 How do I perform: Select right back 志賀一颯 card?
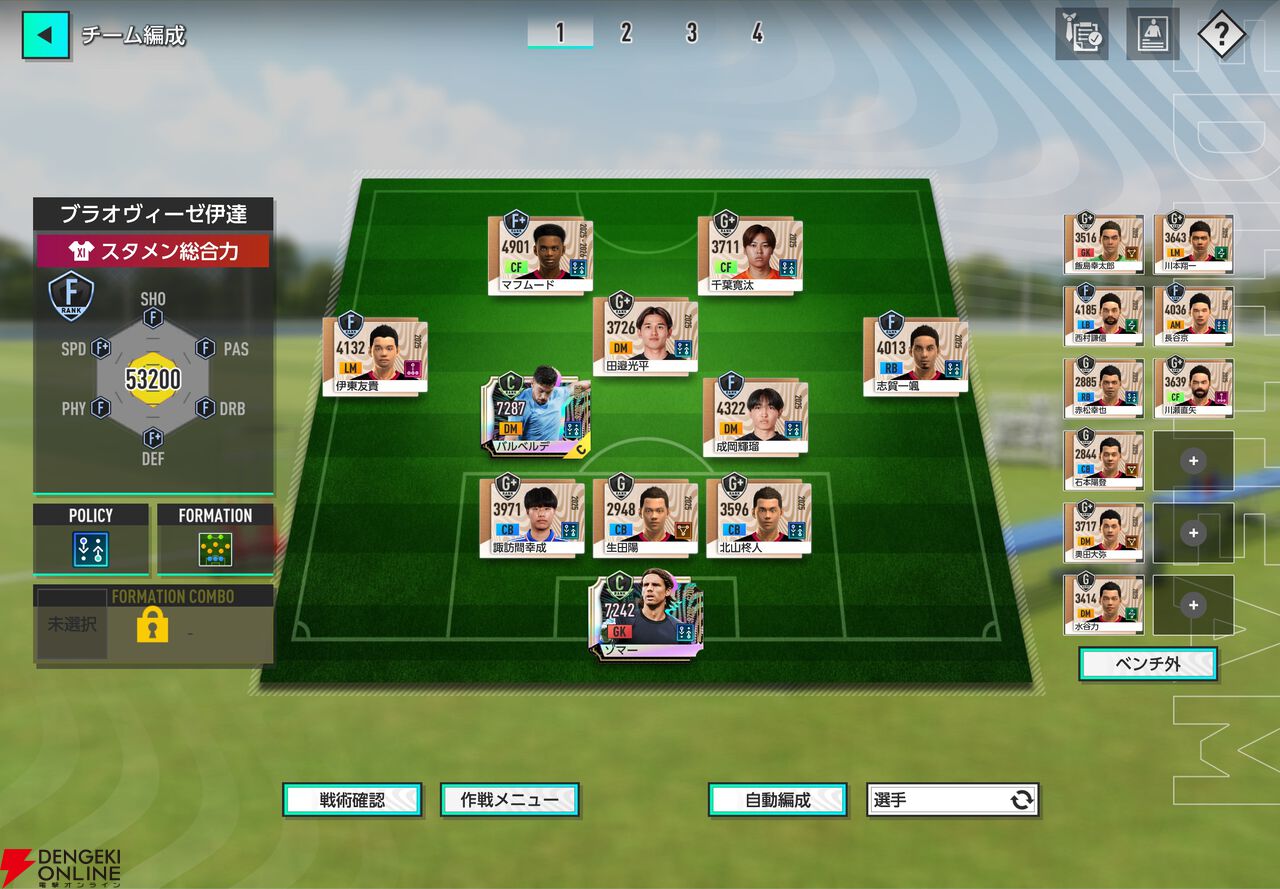pos(915,354)
